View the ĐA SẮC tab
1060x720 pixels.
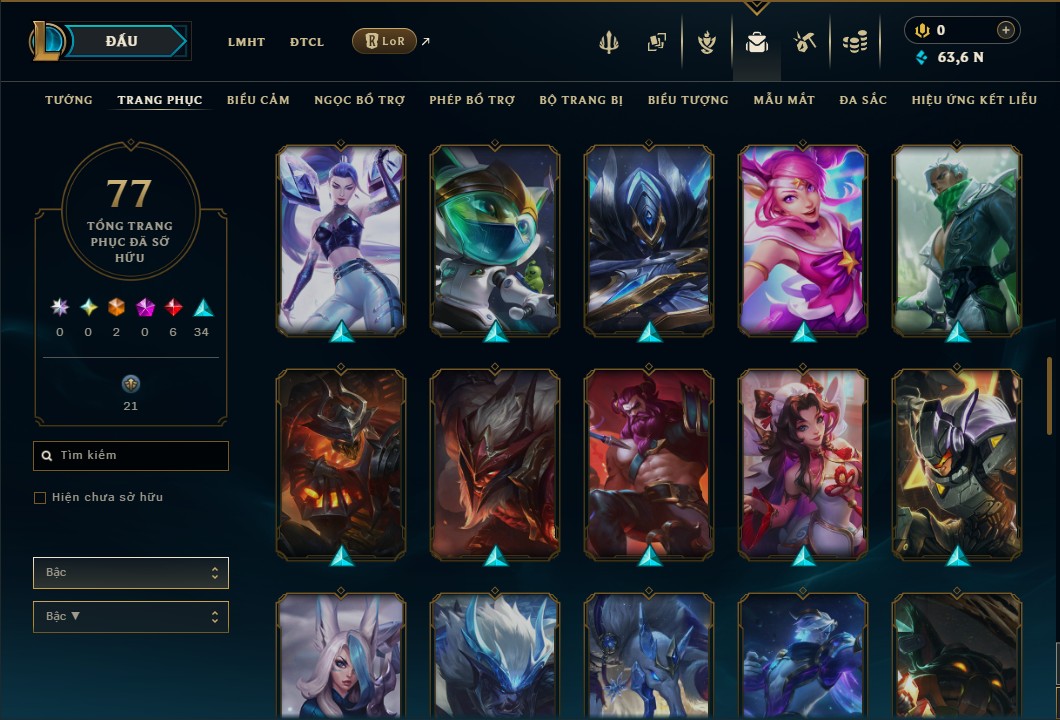click(863, 100)
